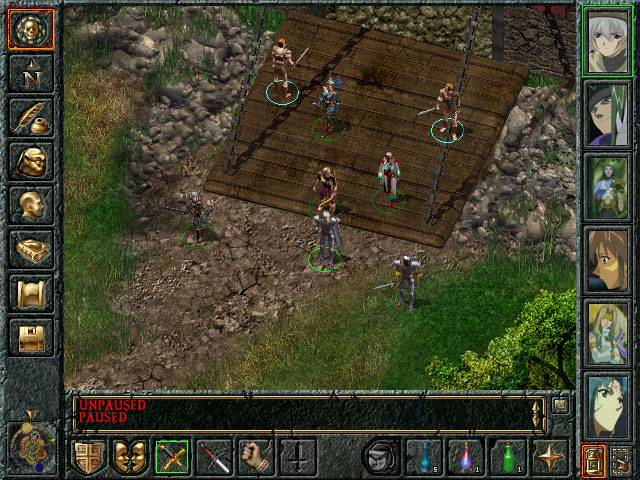Screen dimensions: 640x480
Task: Open the area map with the compass button
Action: [30, 72]
